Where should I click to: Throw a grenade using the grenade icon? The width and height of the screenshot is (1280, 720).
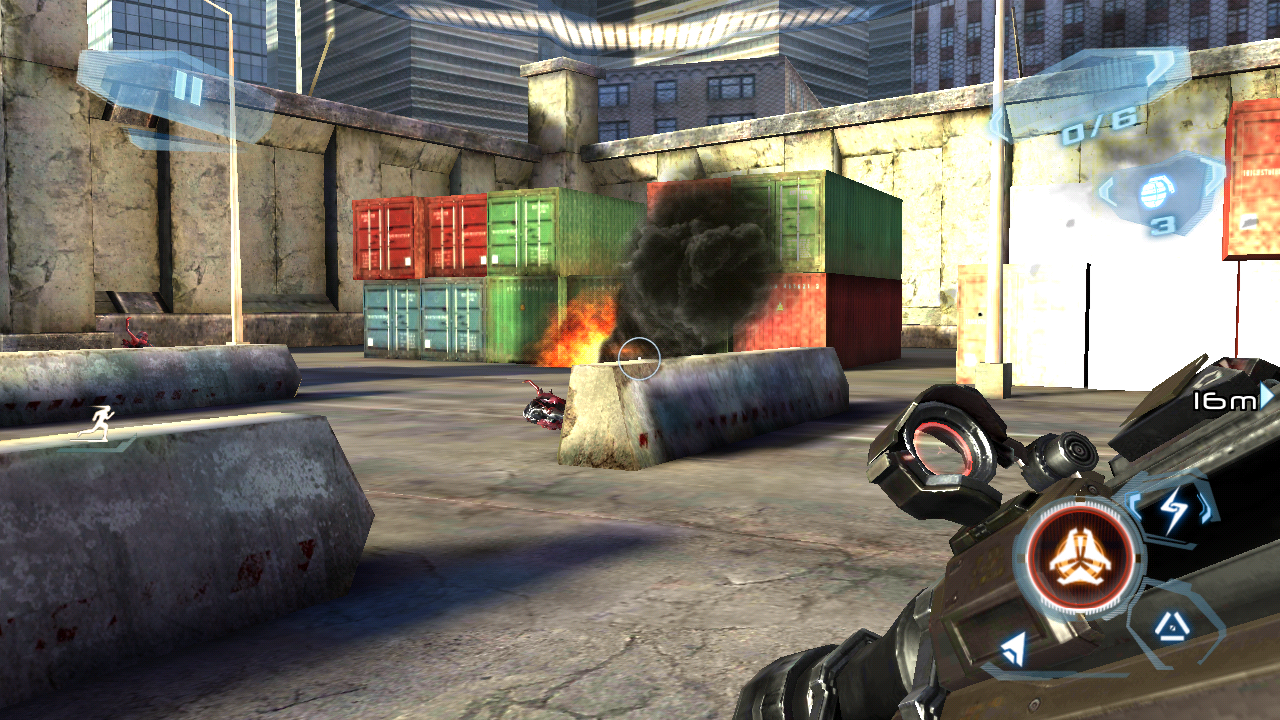(x=1160, y=192)
